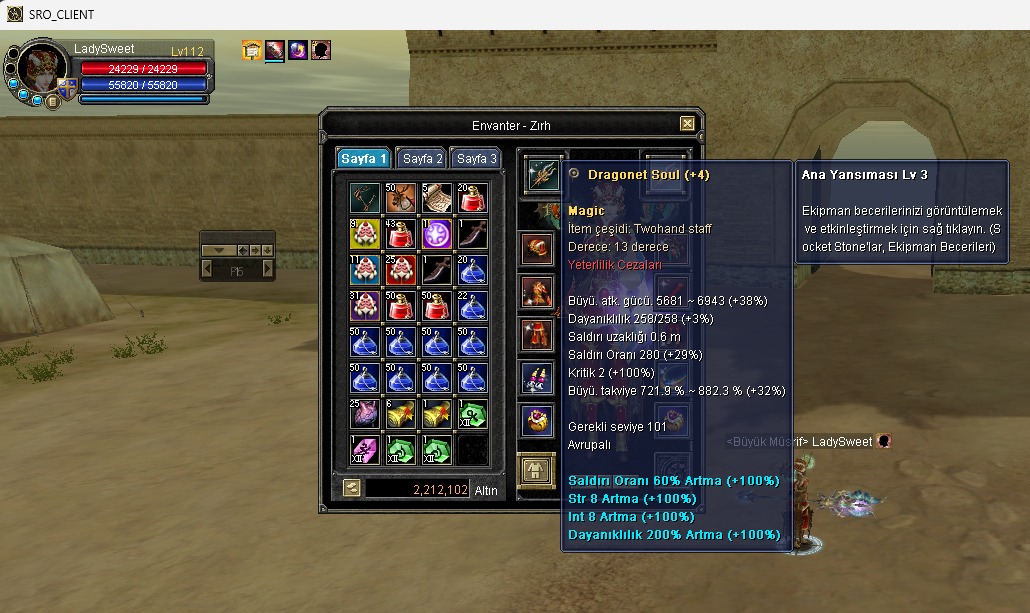Switch to the Sayfa 2 tab
Viewport: 1030px width, 613px height.
[424, 159]
